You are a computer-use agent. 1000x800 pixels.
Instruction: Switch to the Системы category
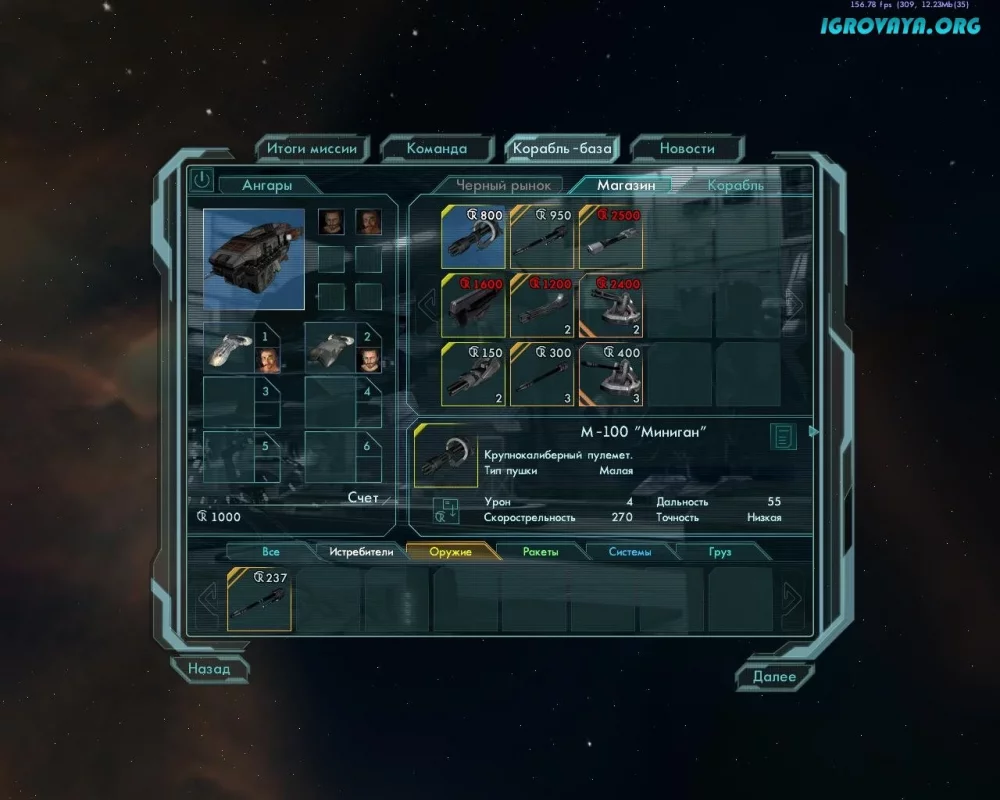pyautogui.click(x=630, y=552)
